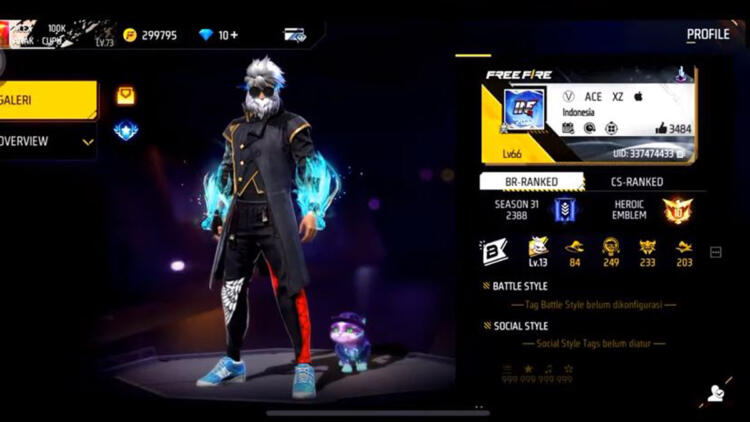Copy the UID with the copy icon
Screen dimensions: 750x422
pyautogui.click(x=681, y=153)
